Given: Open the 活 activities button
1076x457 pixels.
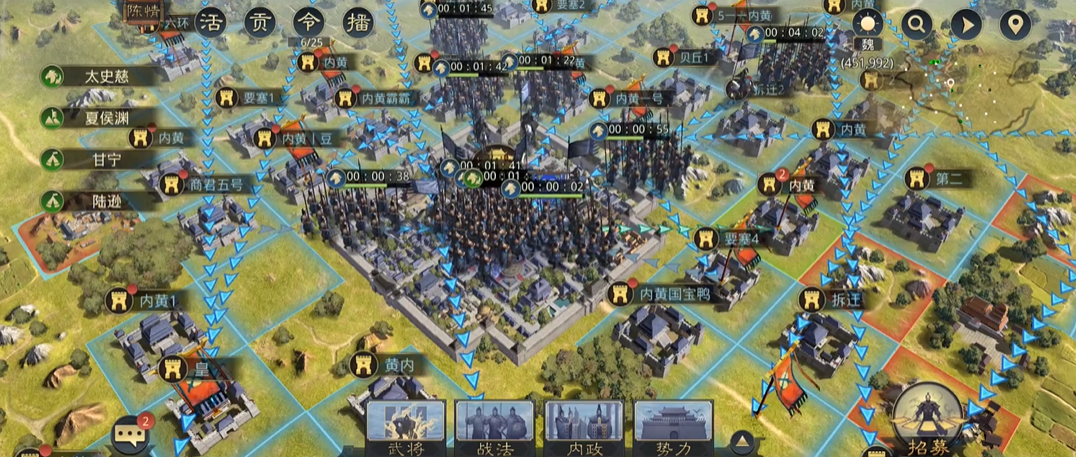Looking at the screenshot, I should [210, 23].
